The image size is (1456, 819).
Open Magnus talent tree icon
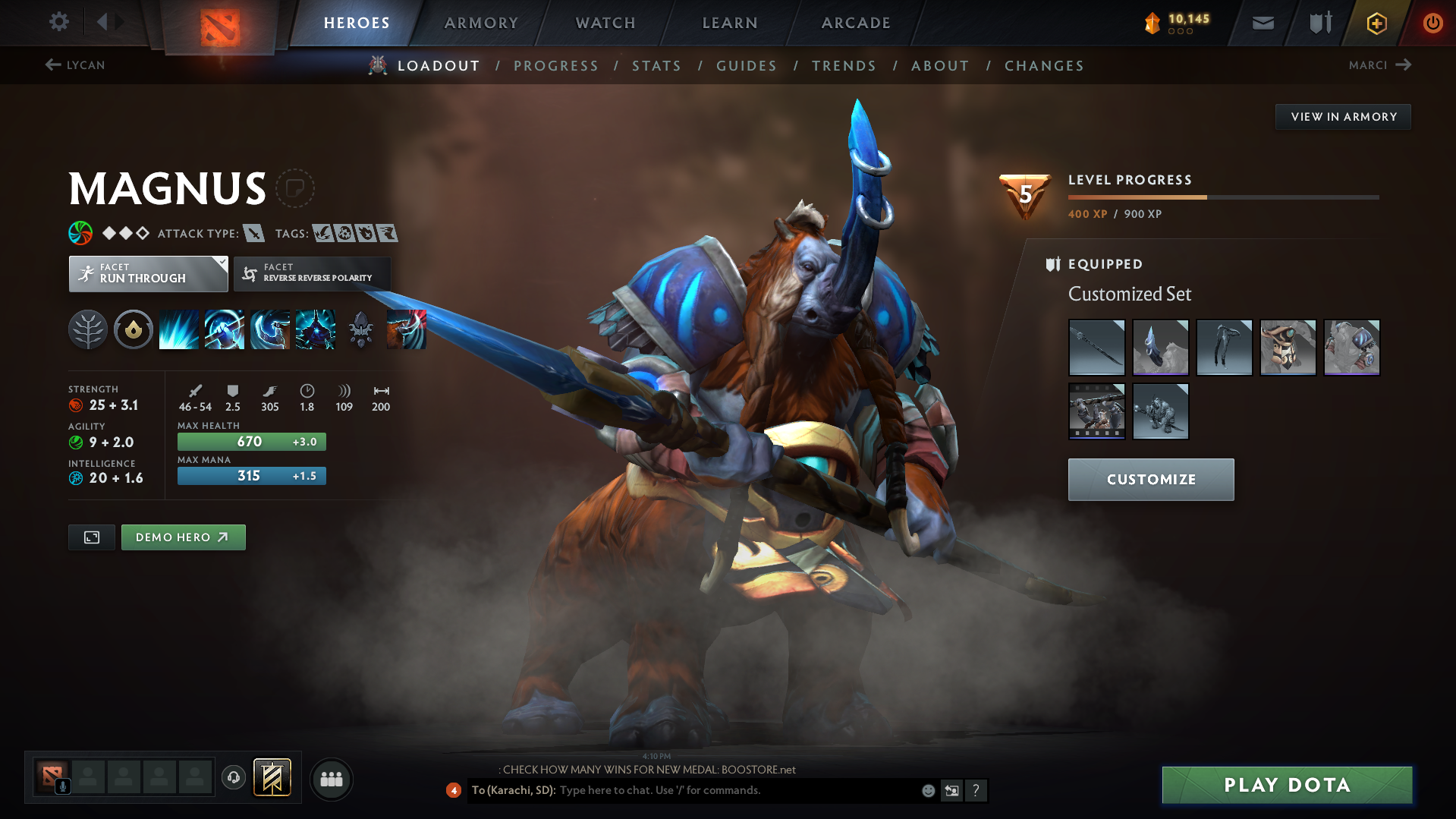point(87,329)
